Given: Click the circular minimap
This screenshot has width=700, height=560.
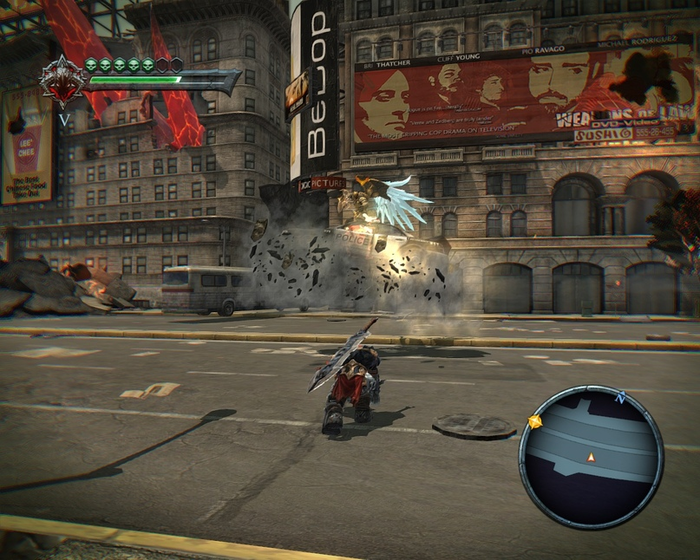Looking at the screenshot, I should (591, 457).
